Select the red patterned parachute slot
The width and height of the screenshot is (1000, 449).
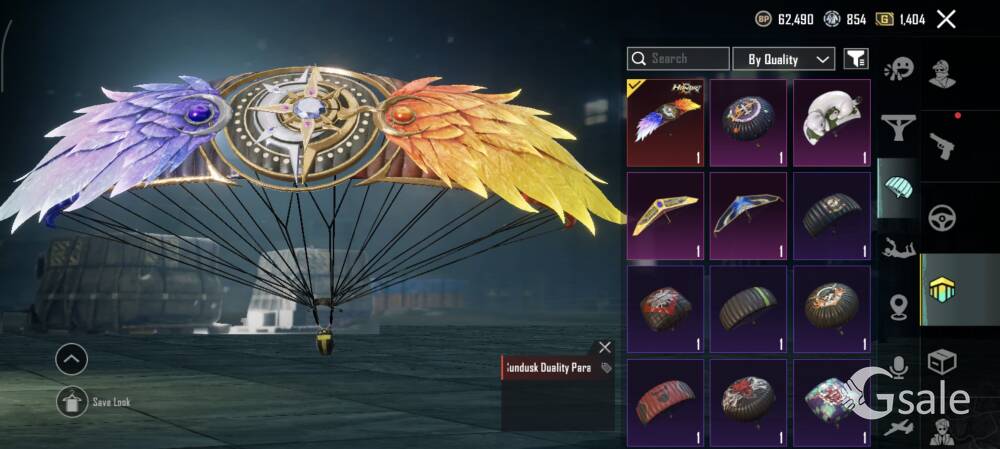[x=665, y=402]
